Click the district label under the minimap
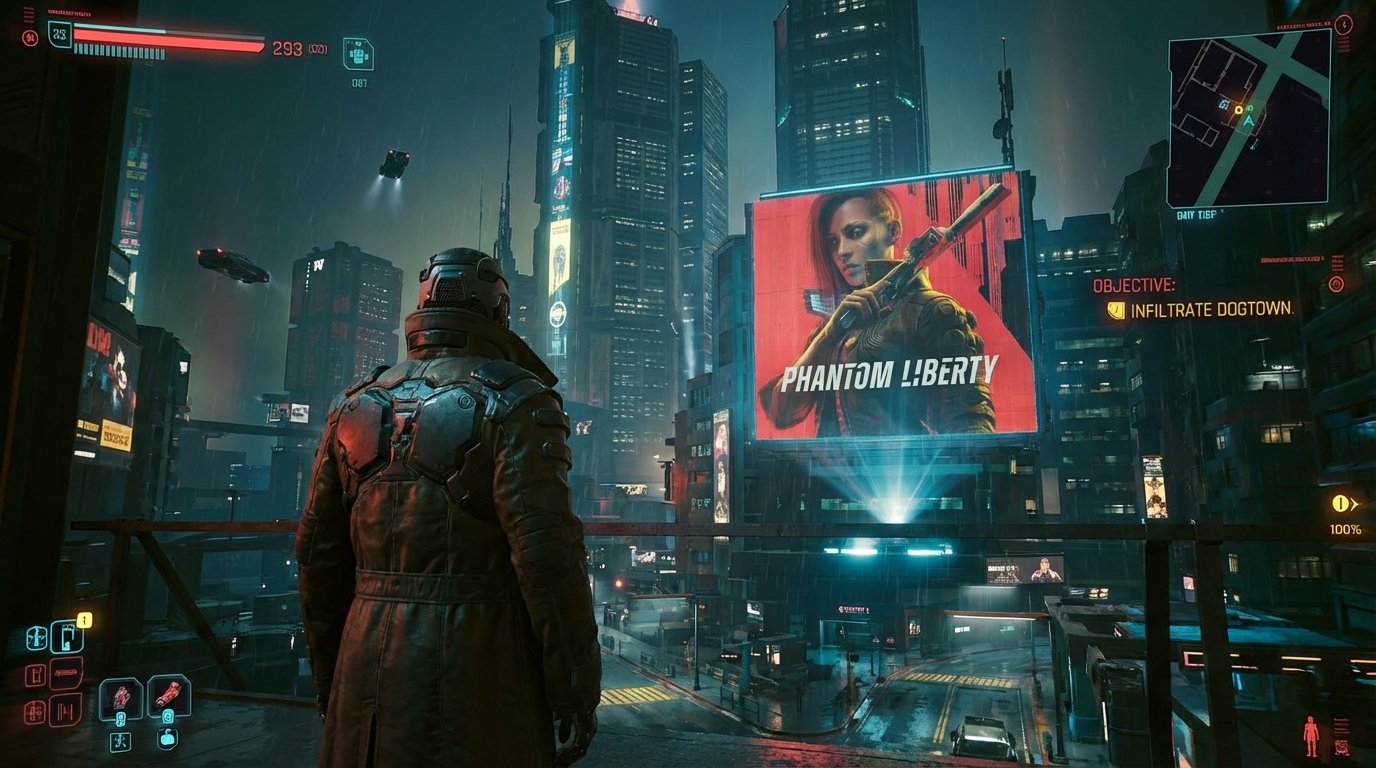Screen dimensions: 1376x768 coord(1197,212)
